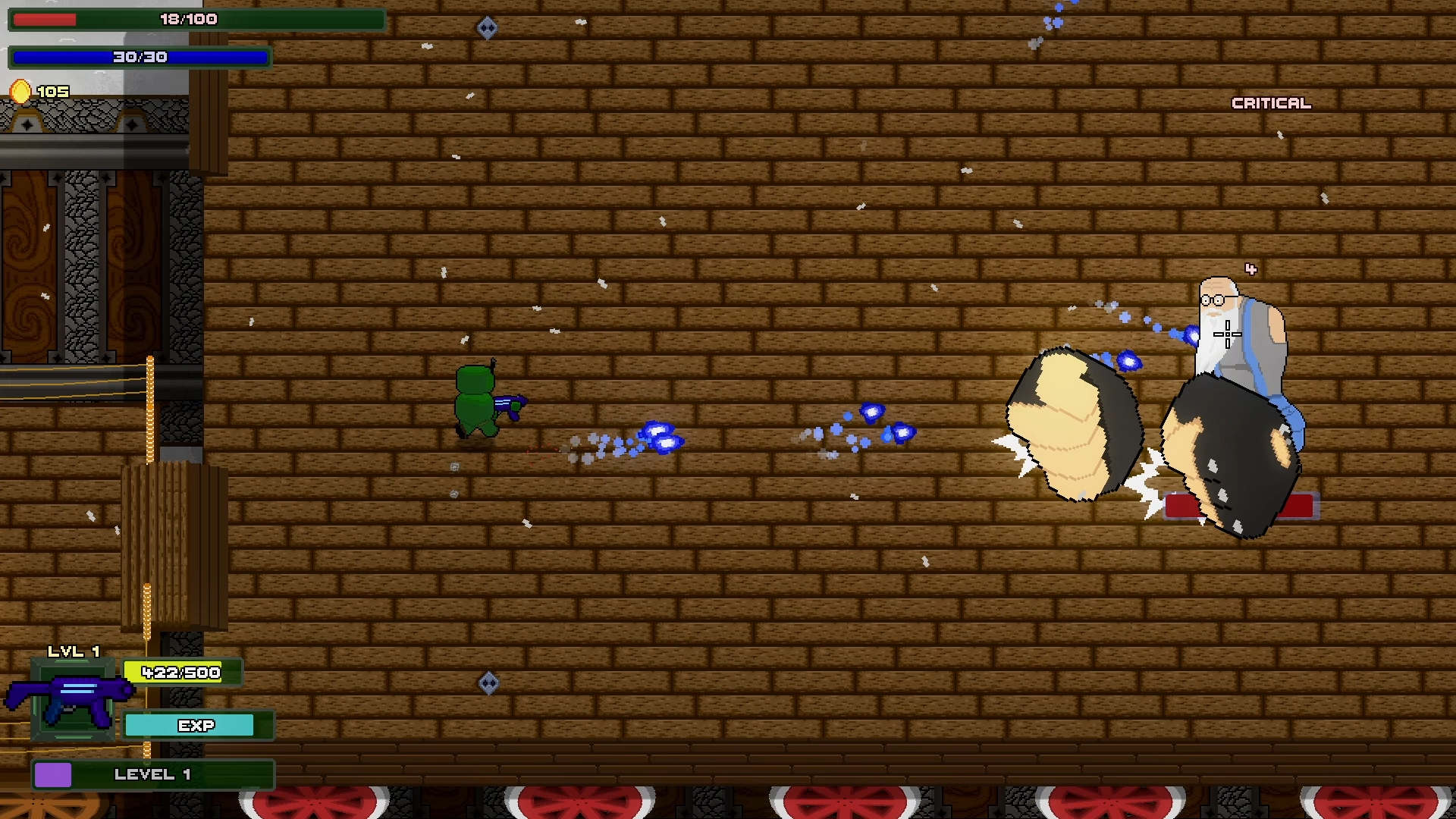Click the yellow 422/500 experience bar

point(180,672)
